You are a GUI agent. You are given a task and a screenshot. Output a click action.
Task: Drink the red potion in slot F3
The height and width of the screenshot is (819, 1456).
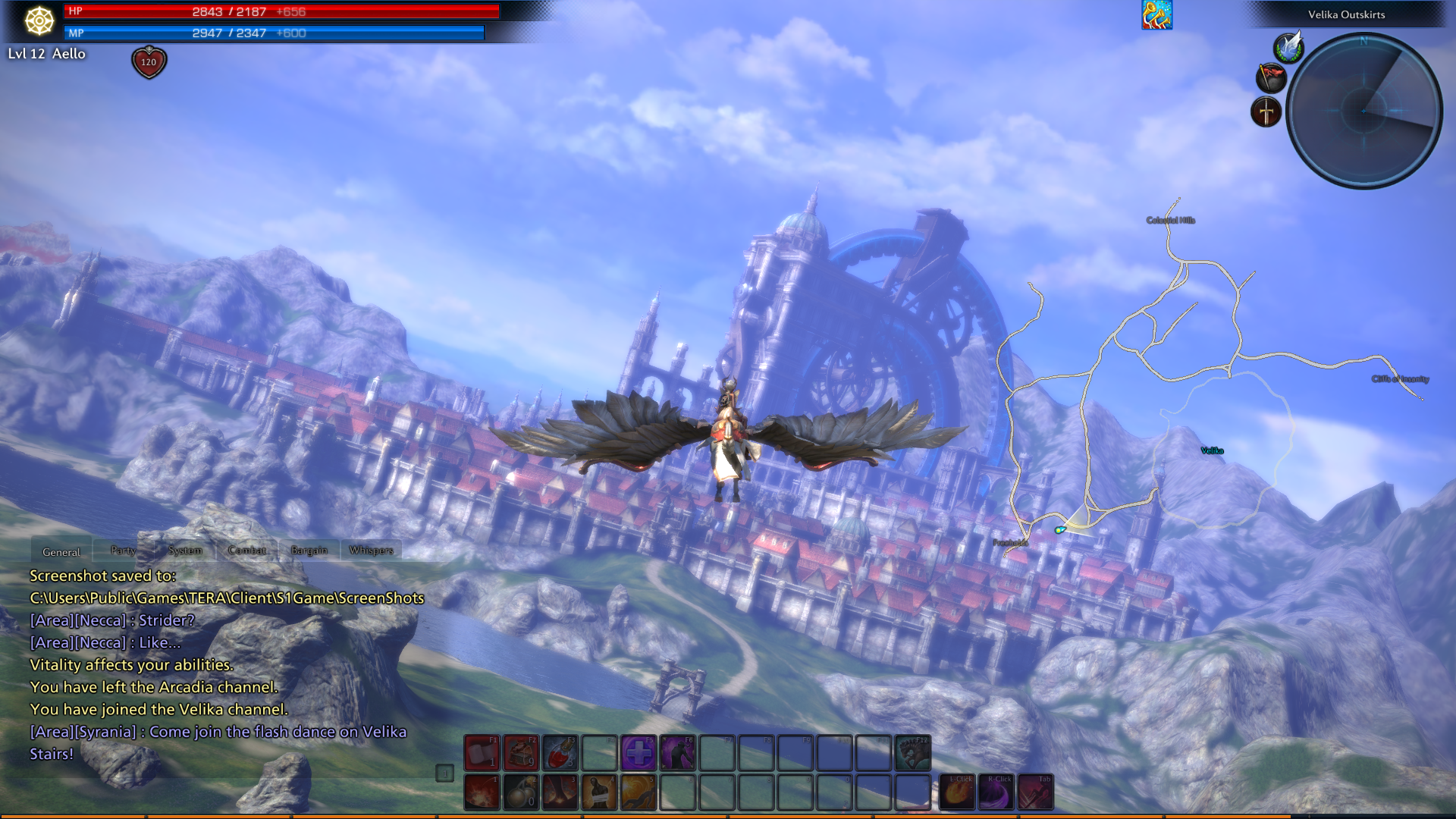tap(560, 753)
